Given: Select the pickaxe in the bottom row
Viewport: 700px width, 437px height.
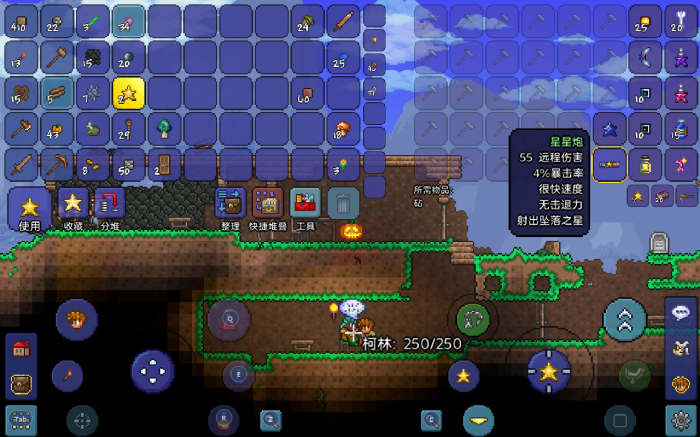Looking at the screenshot, I should [x=57, y=165].
